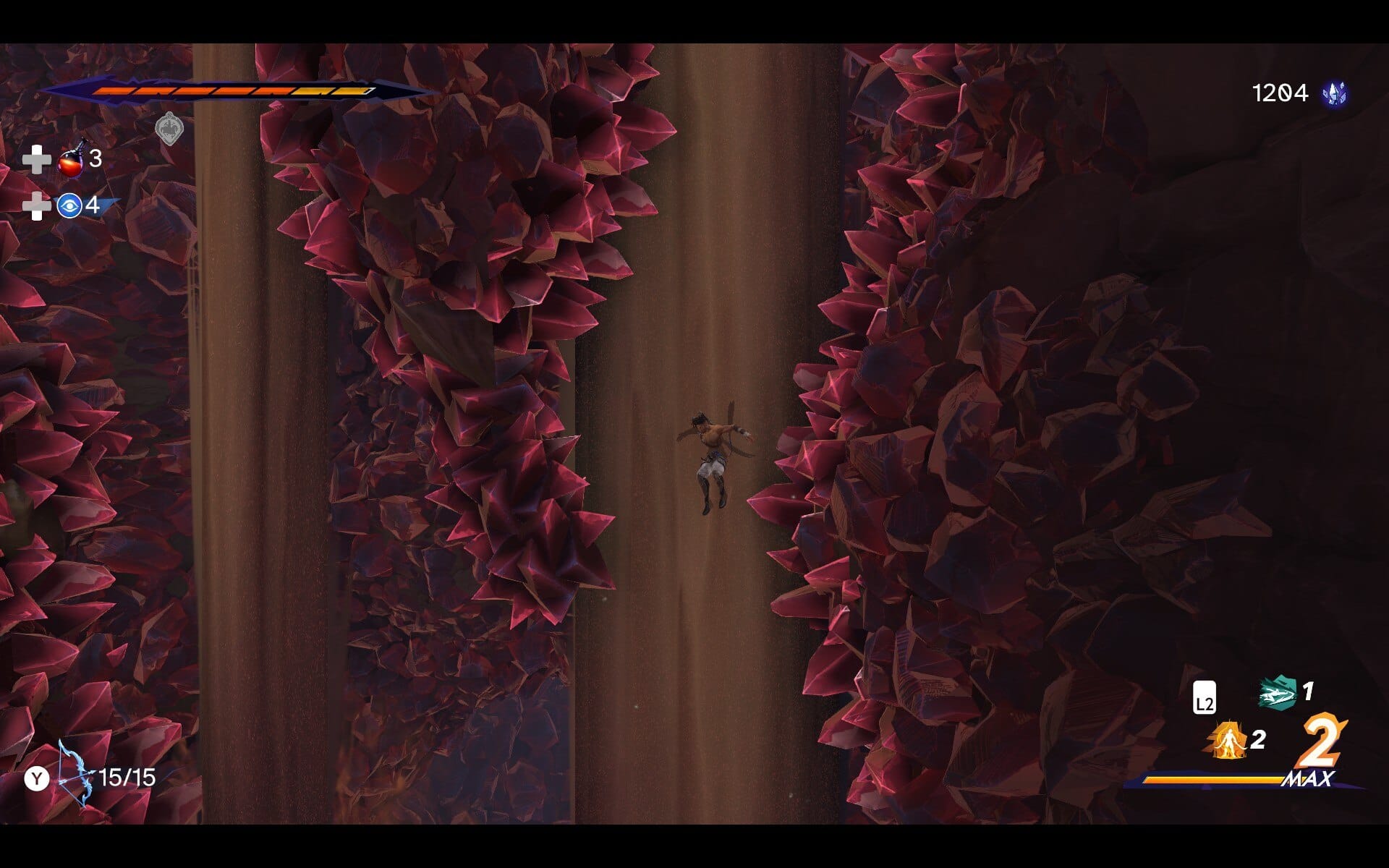Select the bow weapon icon

click(x=75, y=773)
